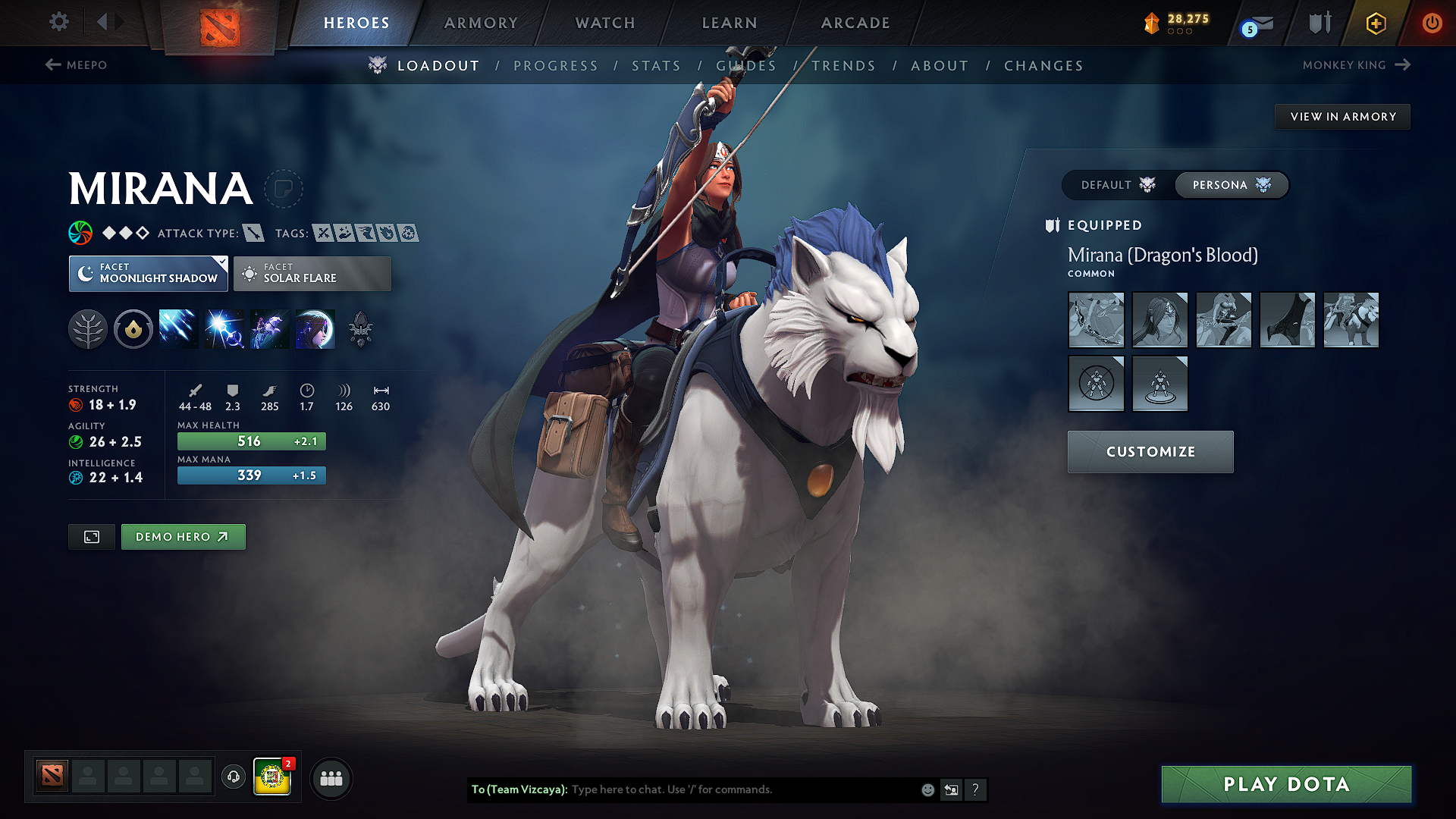Open the settings gear icon
Screen dimensions: 1456x819
(58, 22)
